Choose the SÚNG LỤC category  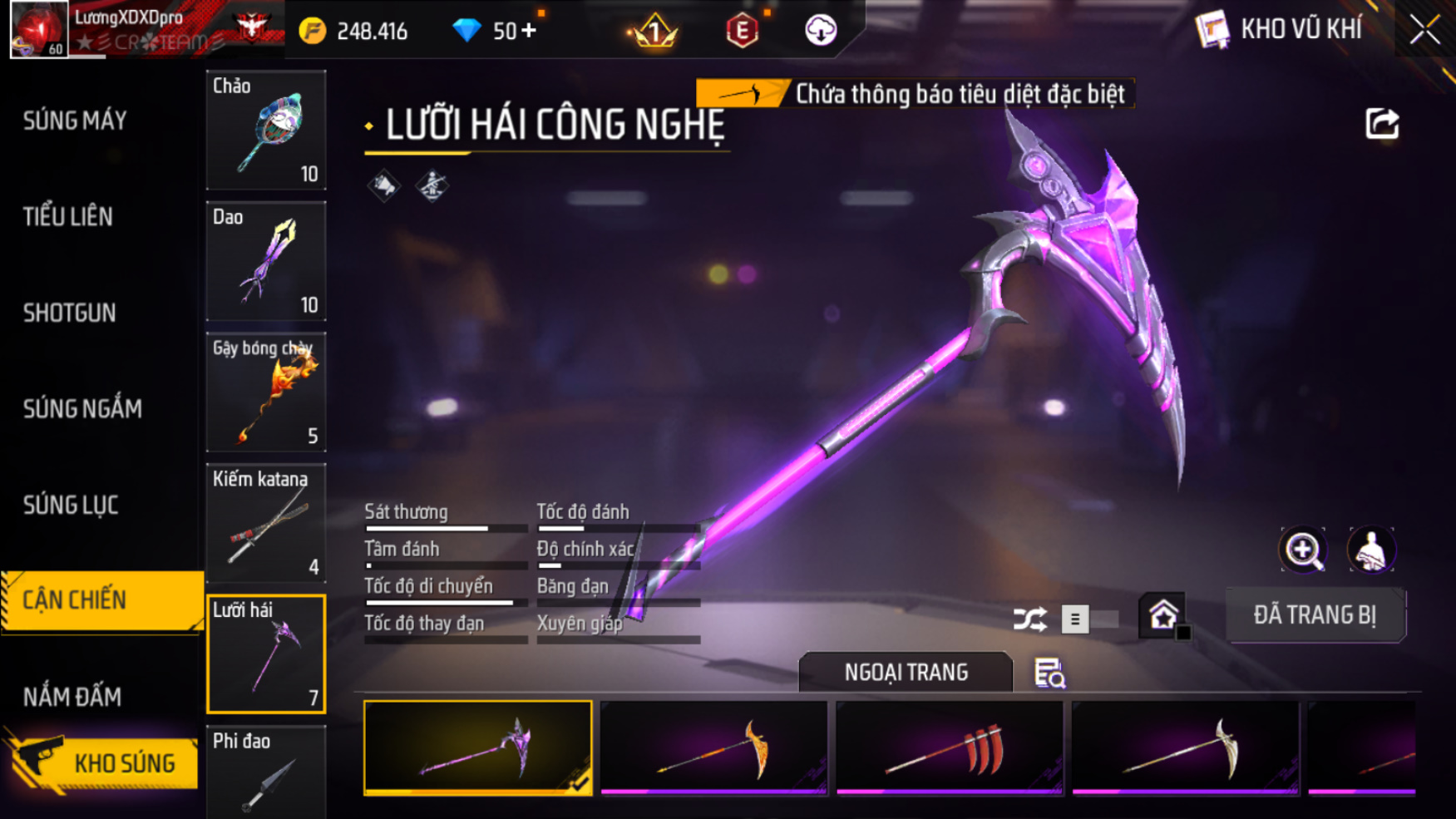(x=71, y=505)
